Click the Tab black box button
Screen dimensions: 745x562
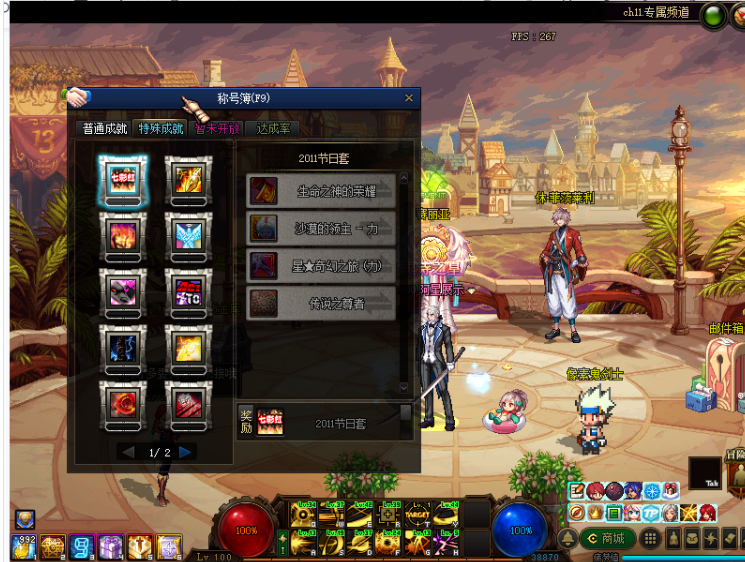(707, 473)
